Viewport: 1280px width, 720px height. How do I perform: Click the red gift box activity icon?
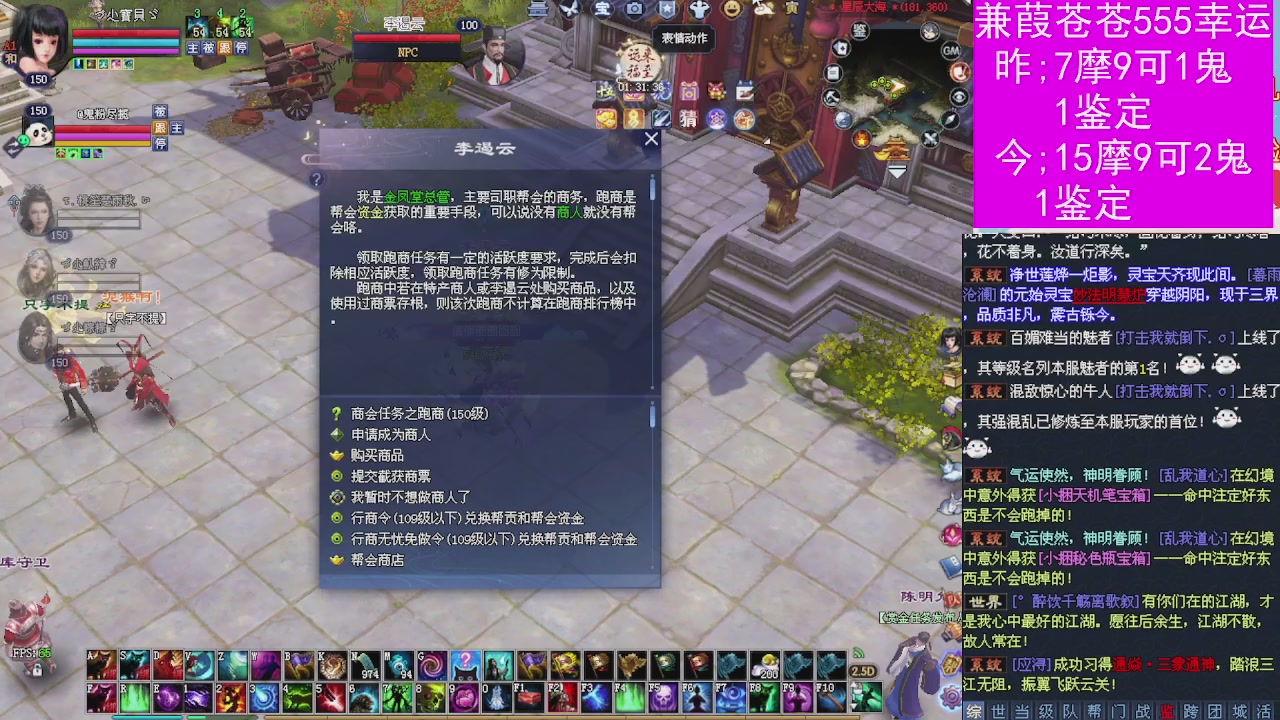(x=715, y=91)
